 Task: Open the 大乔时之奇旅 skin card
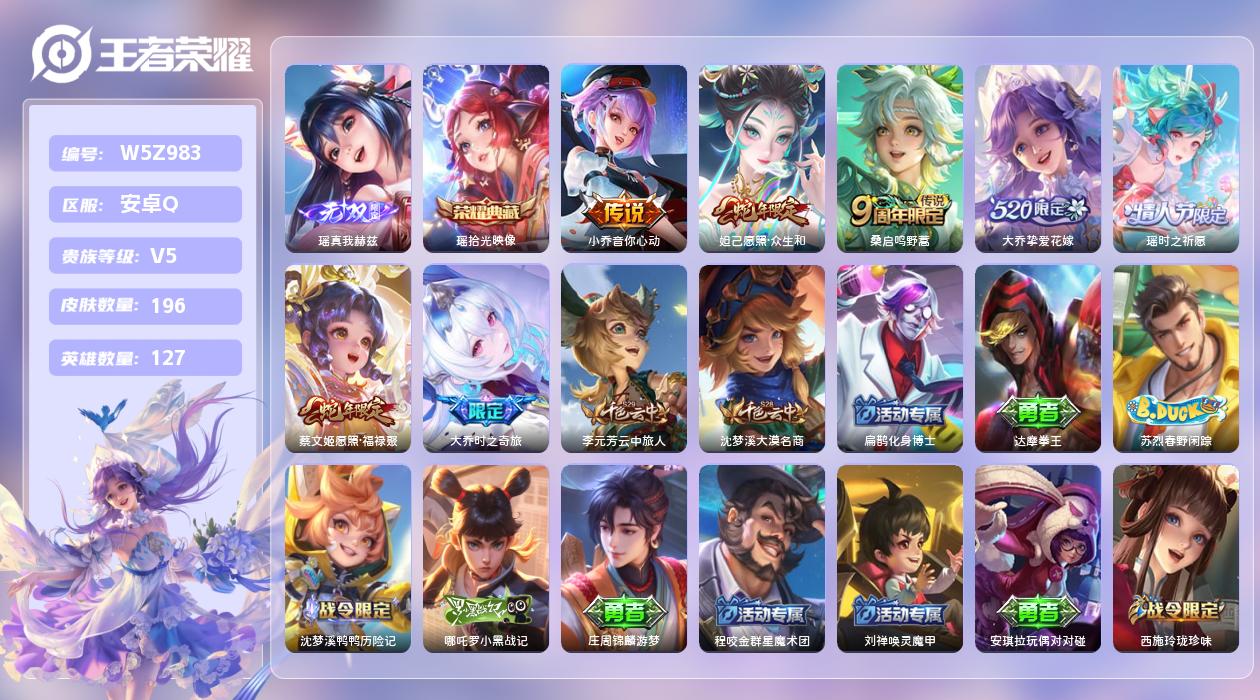pos(485,358)
